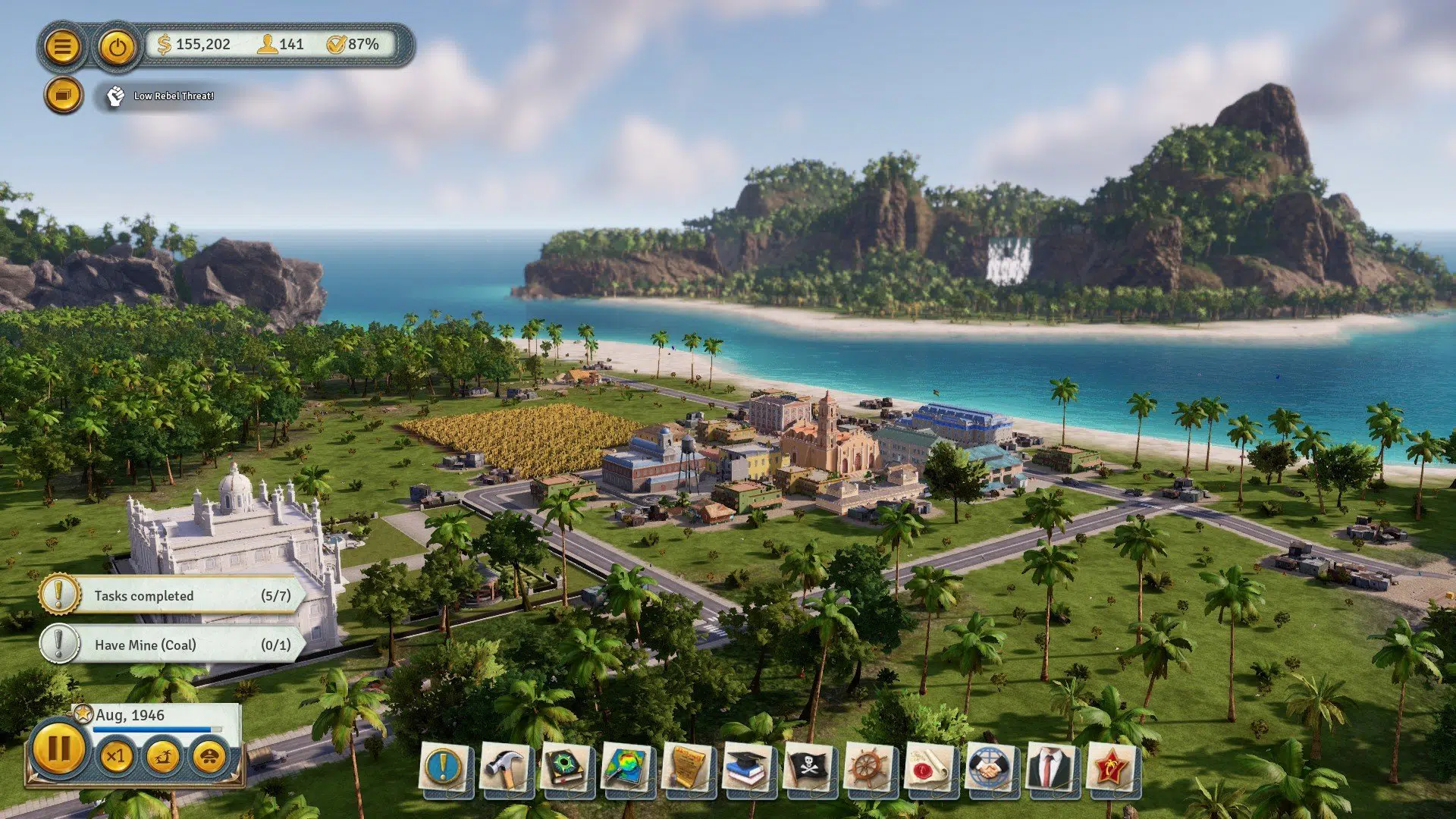Open the hamburger main menu
Image resolution: width=1456 pixels, height=819 pixels.
coord(64,46)
